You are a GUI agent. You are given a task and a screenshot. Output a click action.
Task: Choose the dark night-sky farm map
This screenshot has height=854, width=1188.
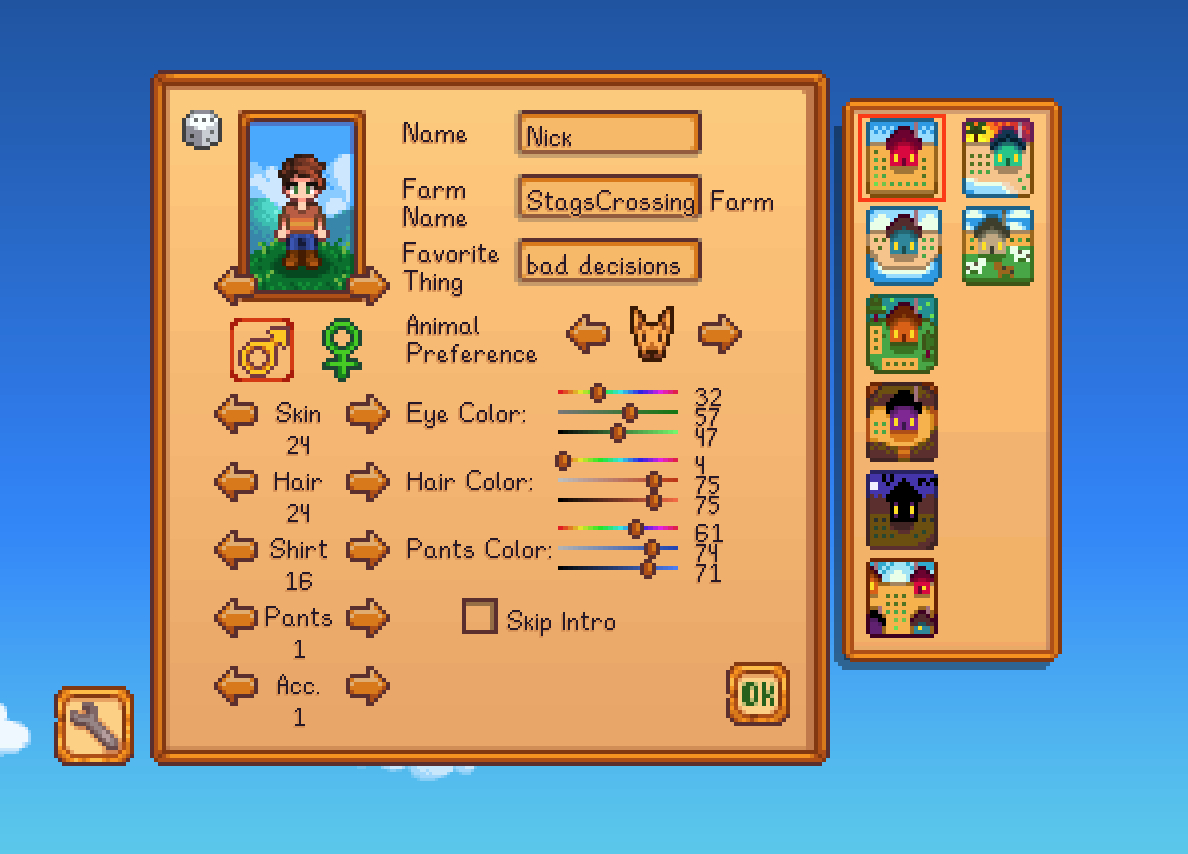(902, 510)
